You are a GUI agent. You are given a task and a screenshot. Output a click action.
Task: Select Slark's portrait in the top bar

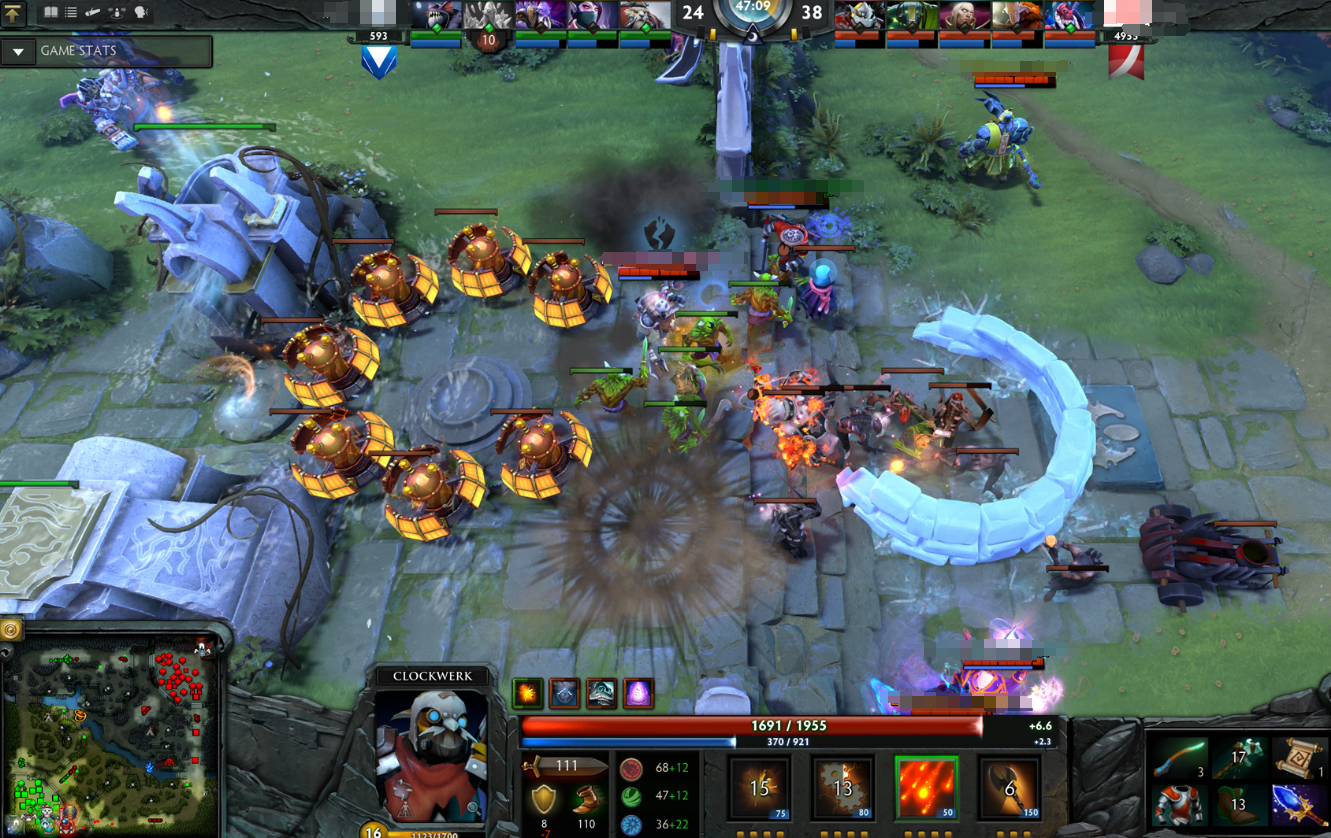click(436, 16)
